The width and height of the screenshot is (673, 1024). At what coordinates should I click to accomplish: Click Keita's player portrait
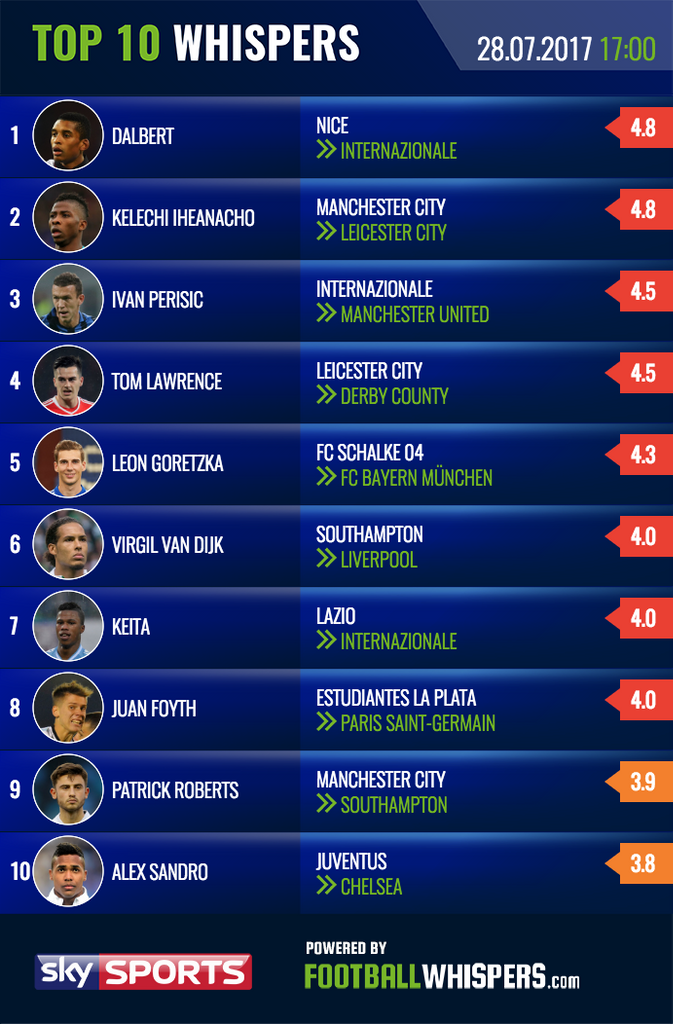[x=68, y=626]
